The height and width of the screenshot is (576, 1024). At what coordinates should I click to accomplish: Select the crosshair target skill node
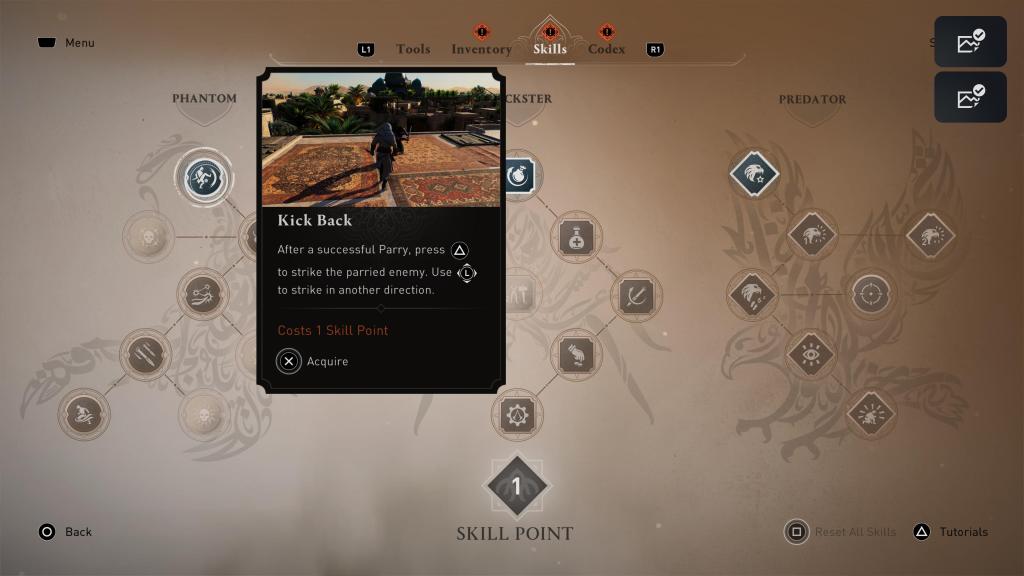(871, 295)
